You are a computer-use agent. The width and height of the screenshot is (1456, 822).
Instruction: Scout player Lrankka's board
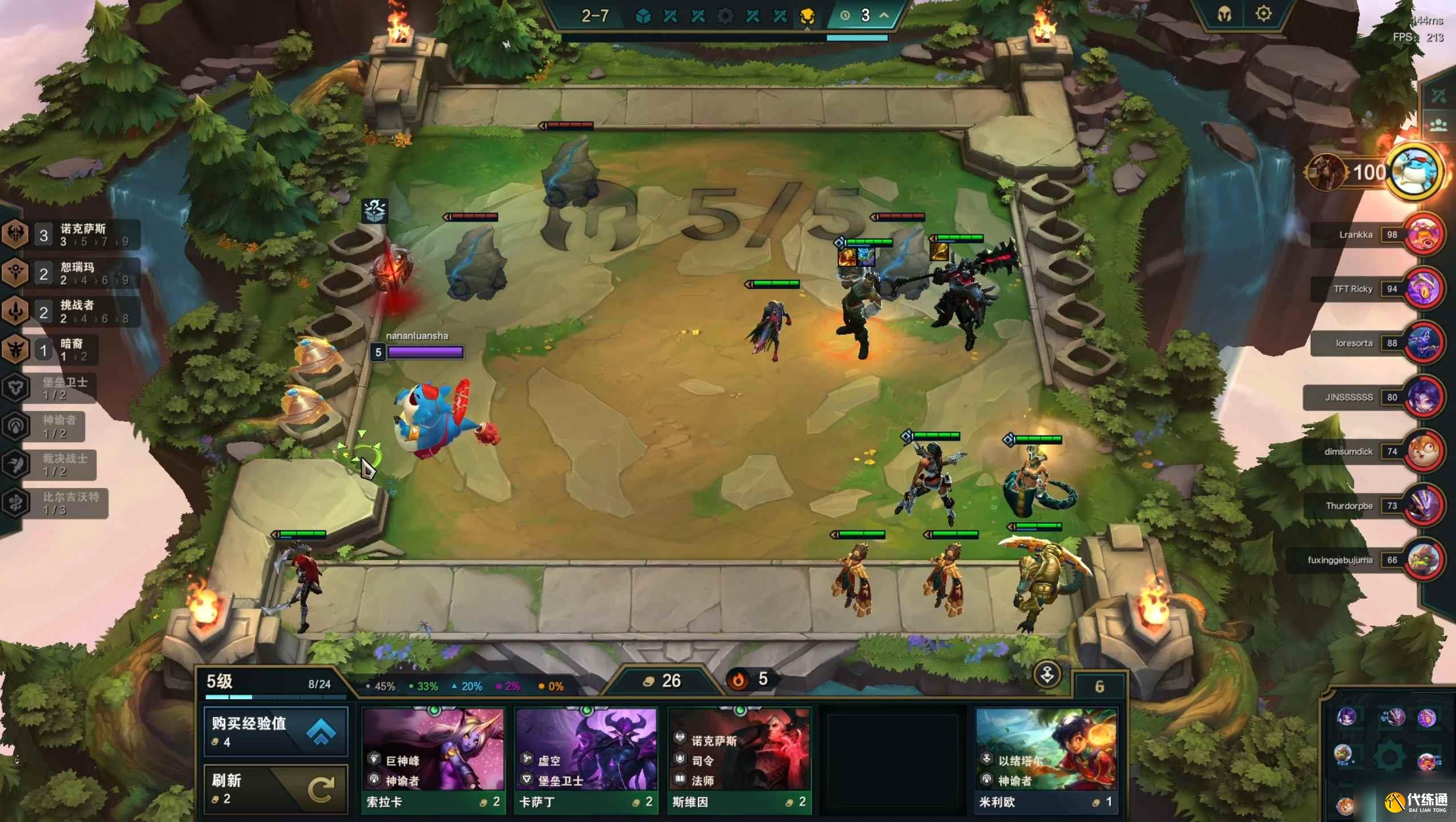(x=1424, y=235)
